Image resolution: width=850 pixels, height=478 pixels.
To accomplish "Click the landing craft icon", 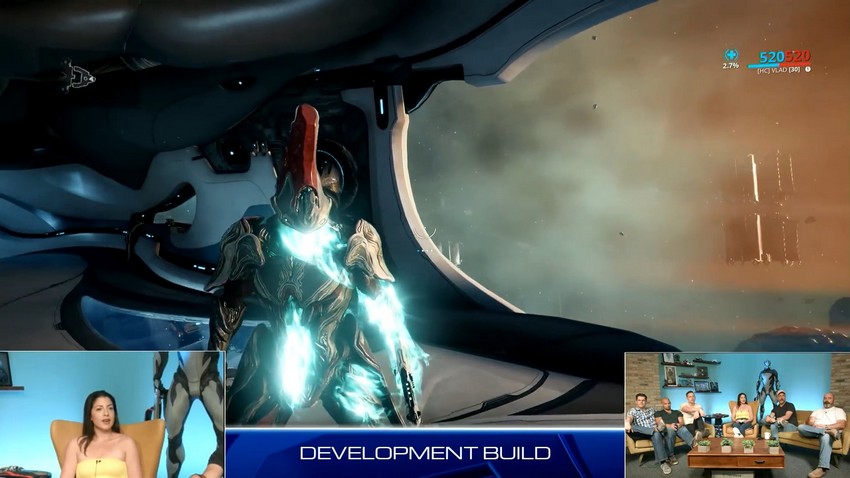I will click(x=77, y=74).
